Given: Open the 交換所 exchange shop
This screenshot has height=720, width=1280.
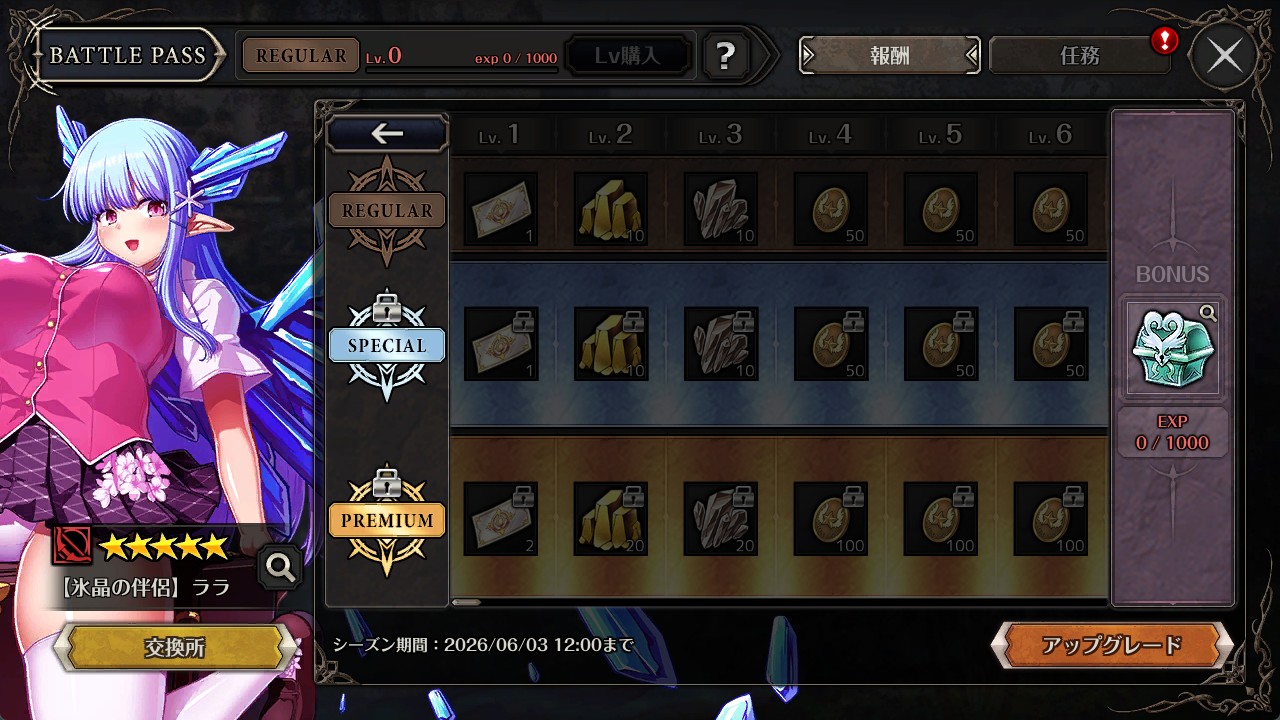Looking at the screenshot, I should (174, 647).
